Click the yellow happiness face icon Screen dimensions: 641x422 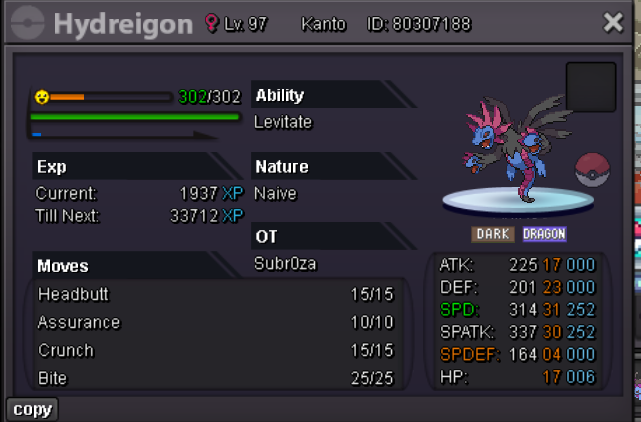pos(41,97)
